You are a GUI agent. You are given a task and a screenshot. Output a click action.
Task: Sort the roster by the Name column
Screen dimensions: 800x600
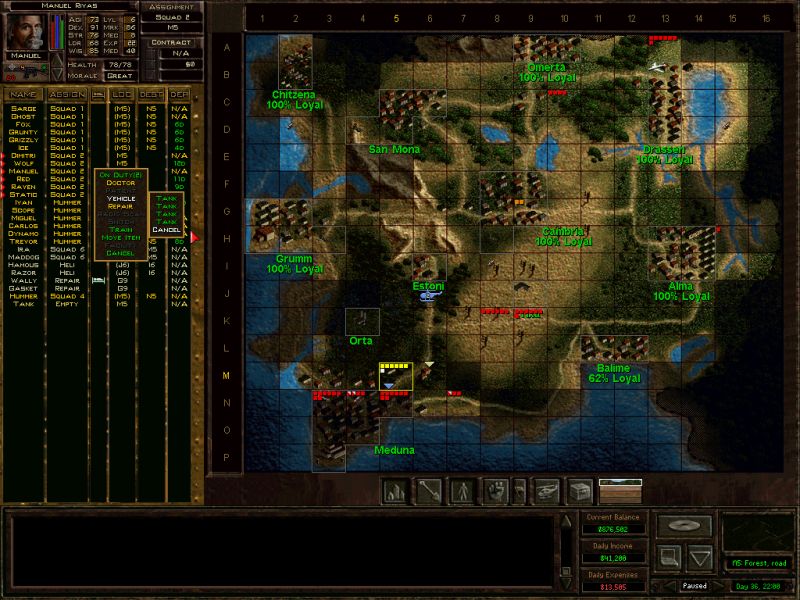click(23, 94)
